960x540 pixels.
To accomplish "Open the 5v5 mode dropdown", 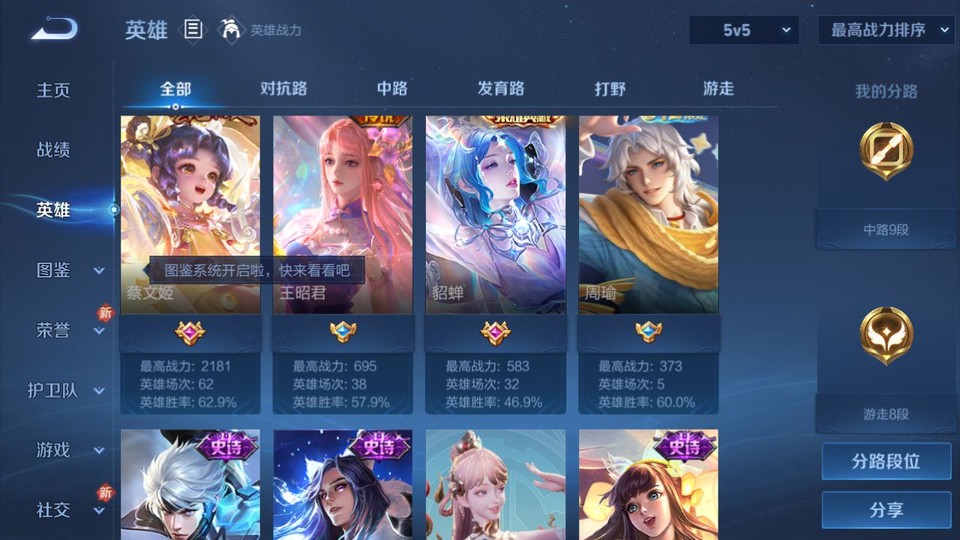I will click(x=744, y=30).
